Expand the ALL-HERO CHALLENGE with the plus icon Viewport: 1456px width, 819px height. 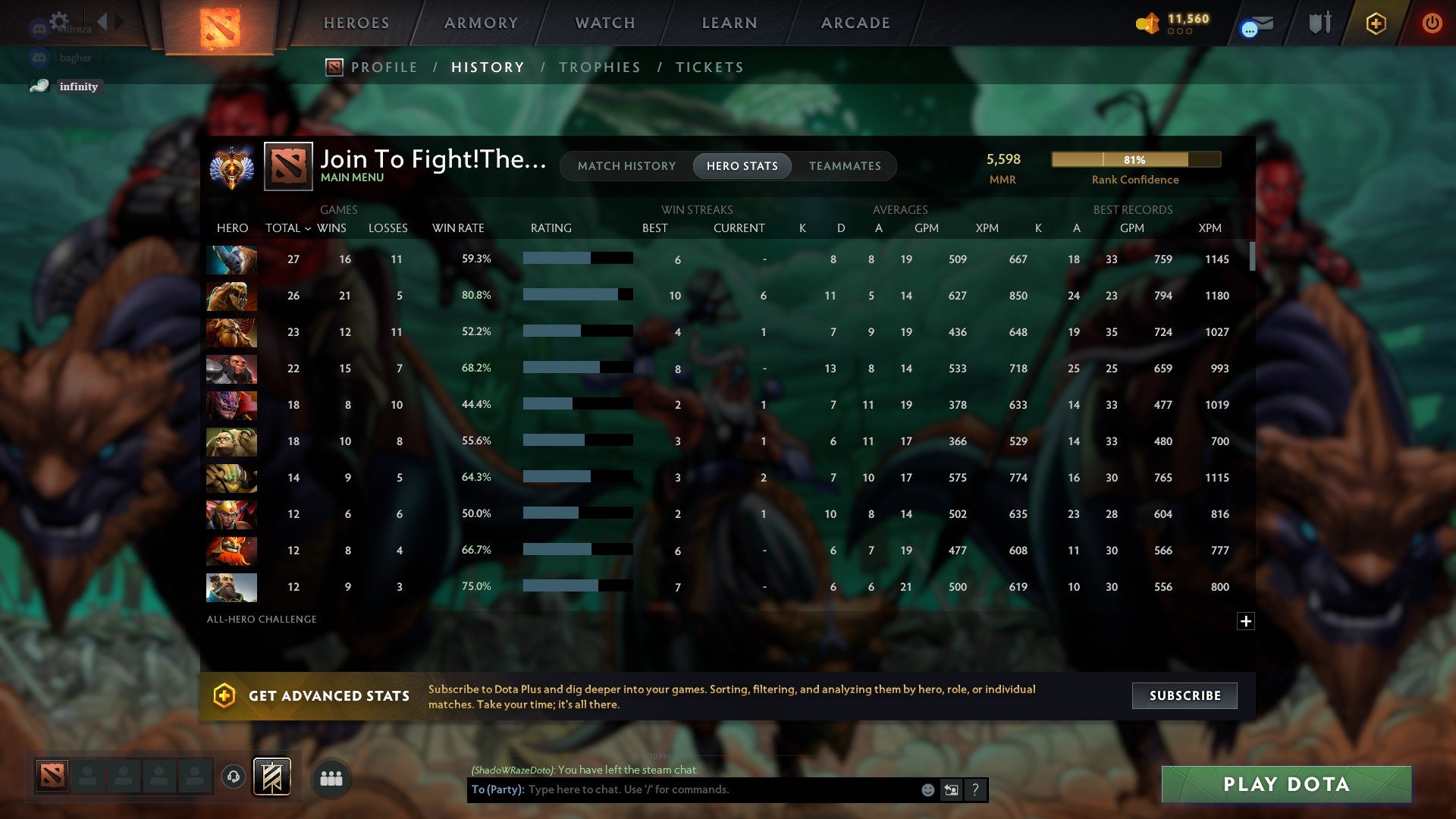pos(1246,621)
